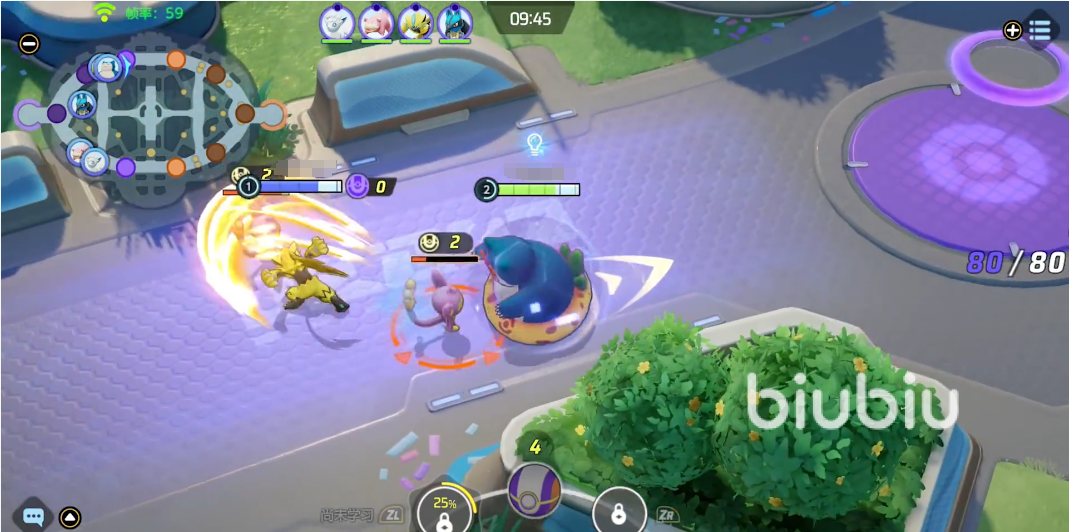The width and height of the screenshot is (1069, 532).
Task: Tap the purple score ball button
Action: tap(534, 491)
